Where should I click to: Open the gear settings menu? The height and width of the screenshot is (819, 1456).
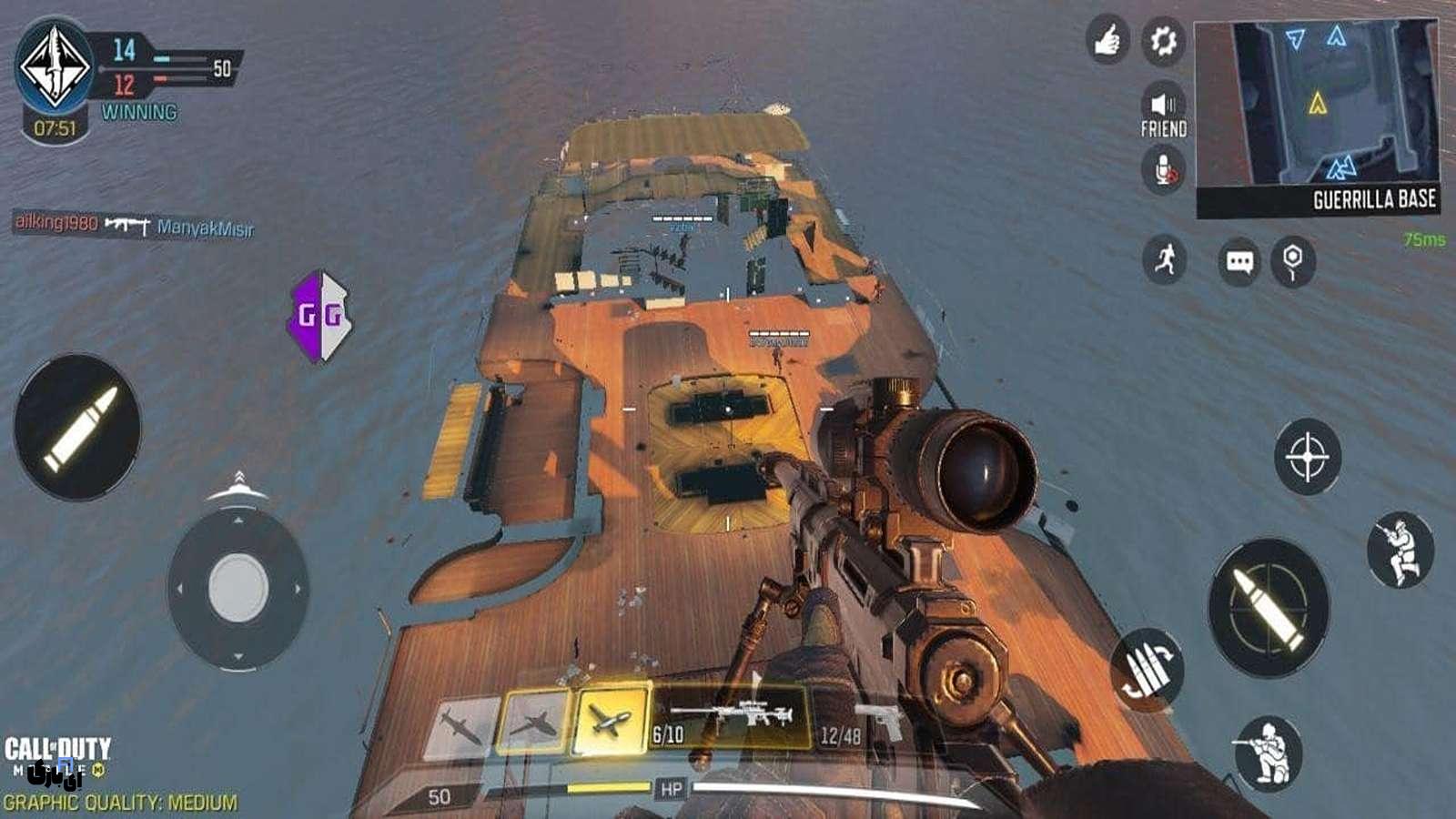[x=1162, y=41]
